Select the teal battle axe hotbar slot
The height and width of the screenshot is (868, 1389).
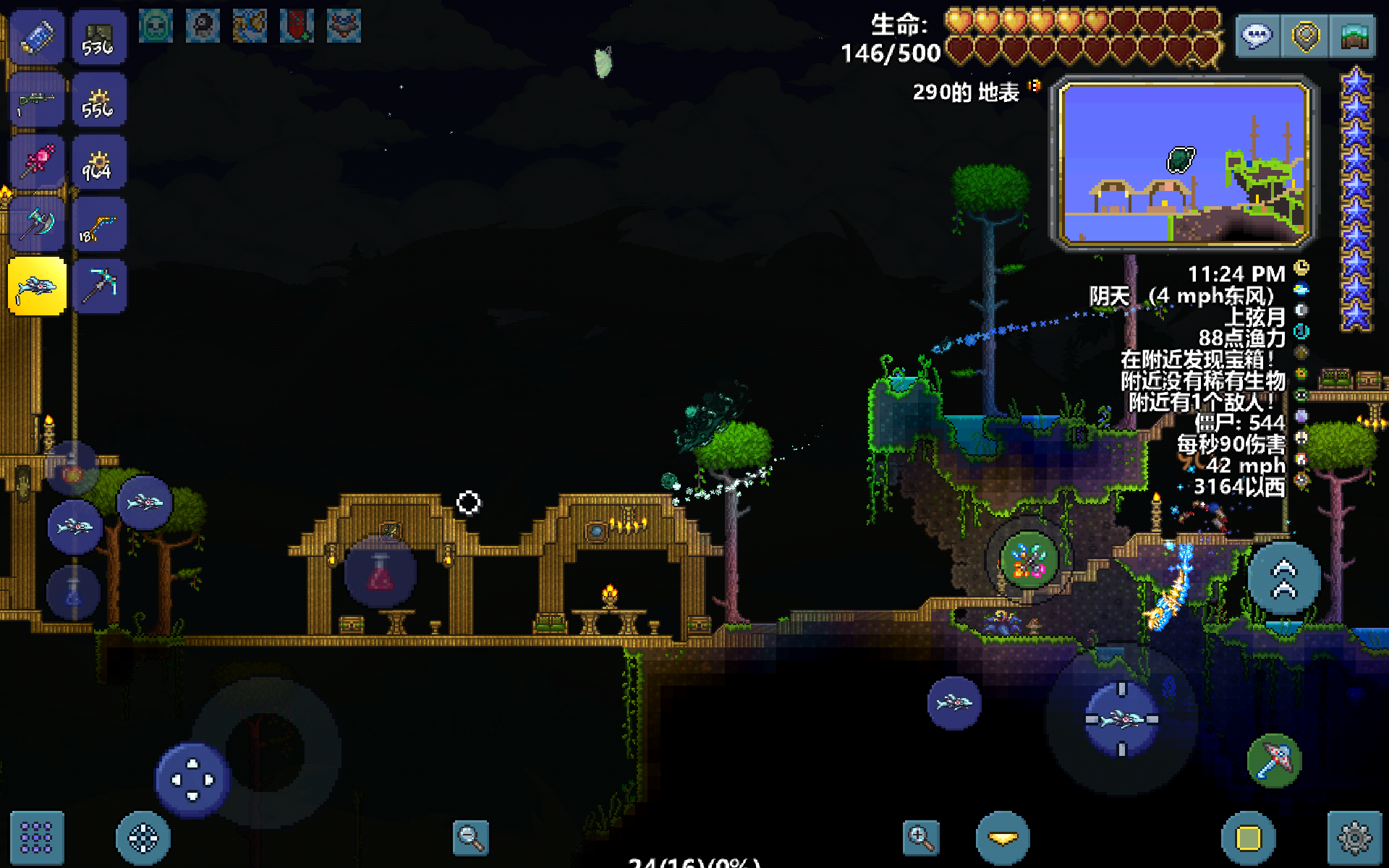click(x=37, y=225)
